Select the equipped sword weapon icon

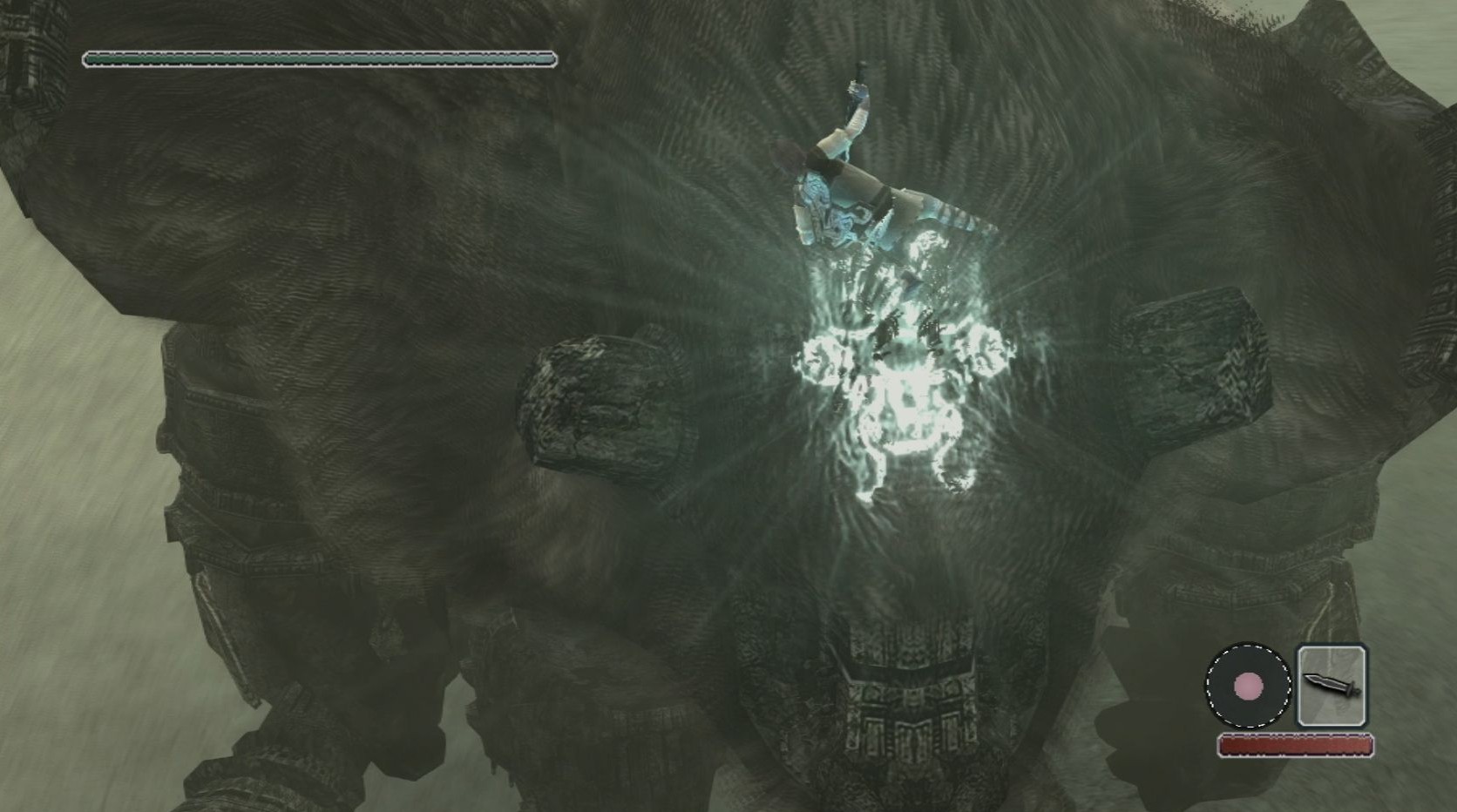click(1332, 685)
